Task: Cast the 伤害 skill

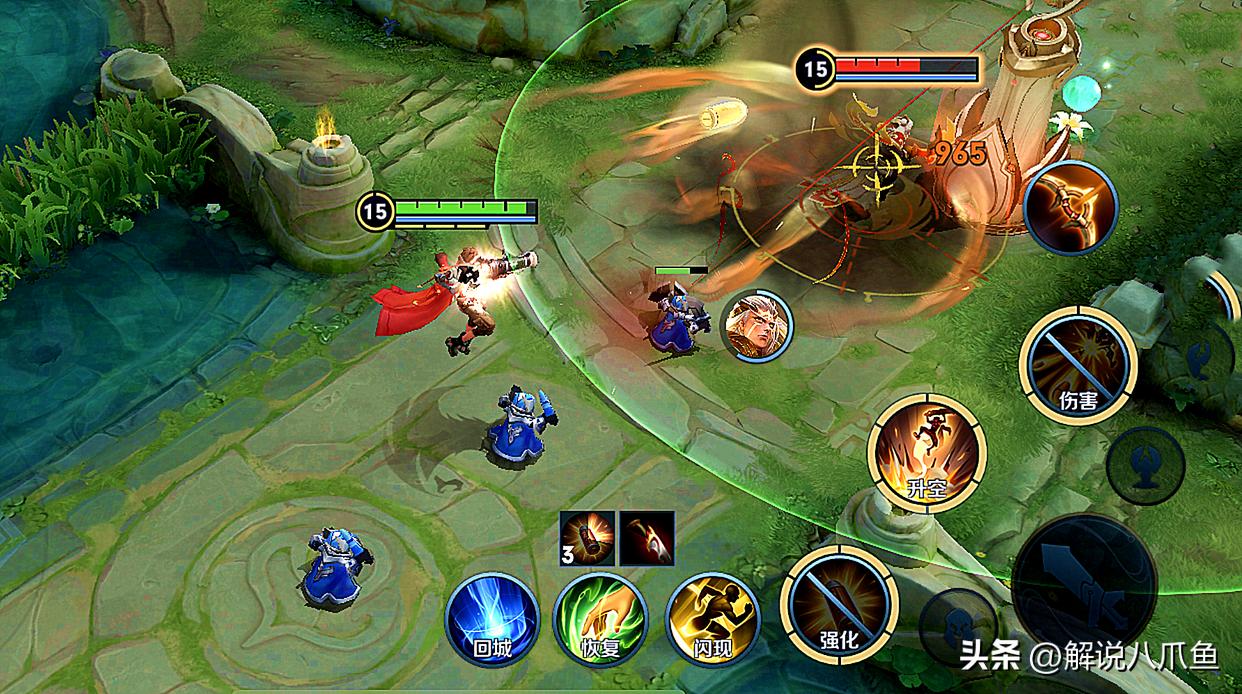Action: (1078, 365)
